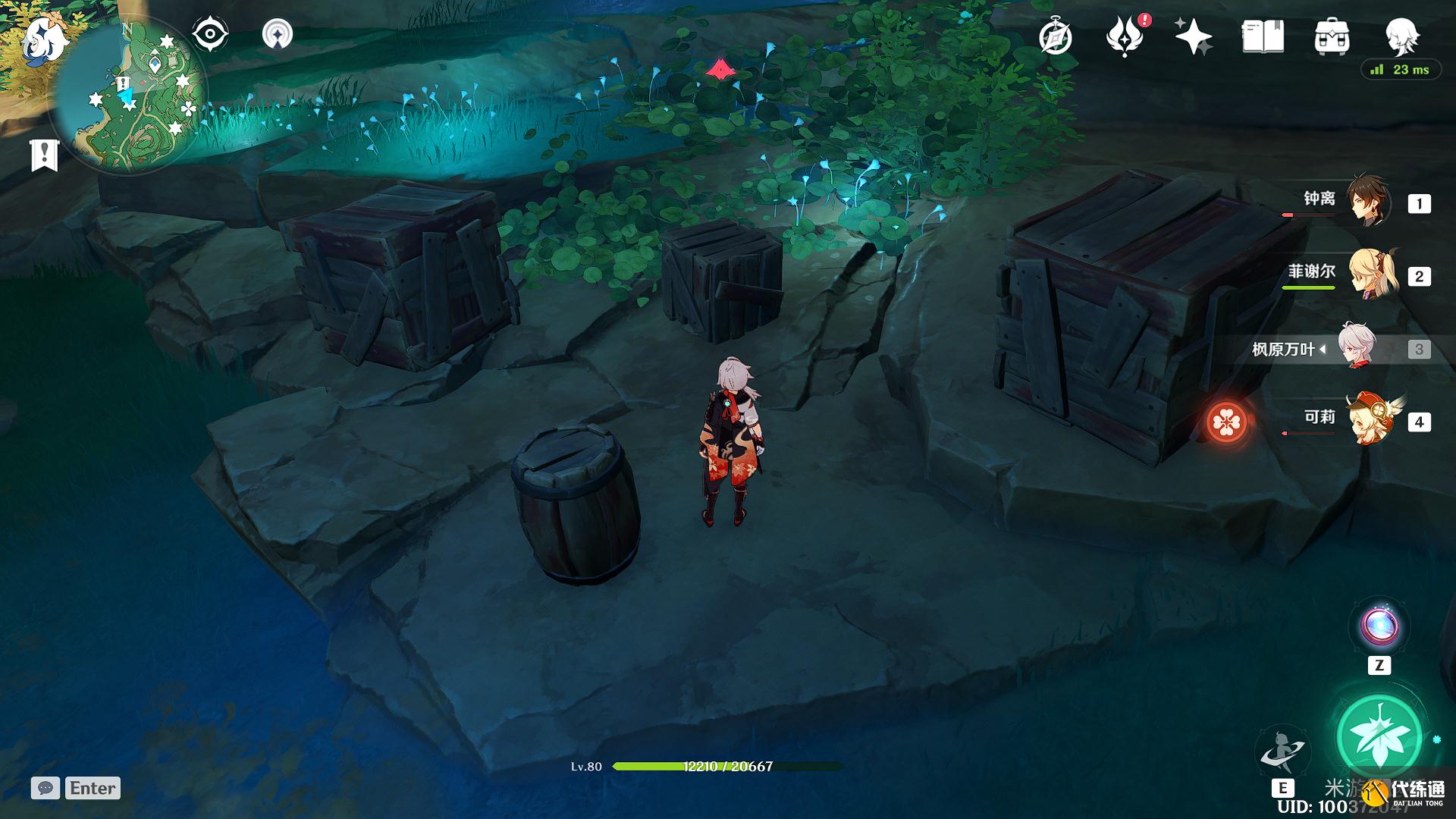Image resolution: width=1456 pixels, height=819 pixels.
Task: Open the quest bookmark with exclamation mark
Action: tap(45, 155)
